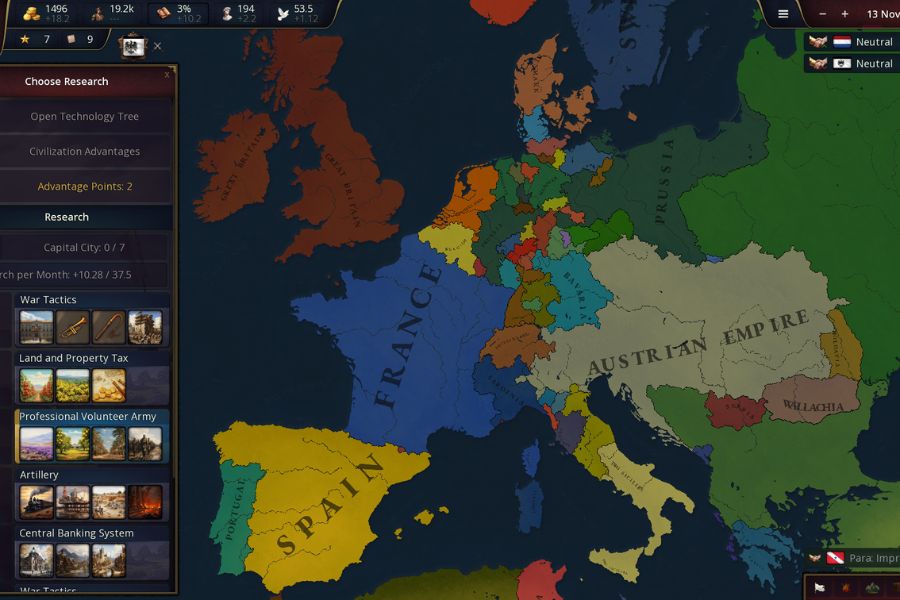900x600 pixels.
Task: Select the black eagle flag icon
Action: pyautogui.click(x=133, y=46)
